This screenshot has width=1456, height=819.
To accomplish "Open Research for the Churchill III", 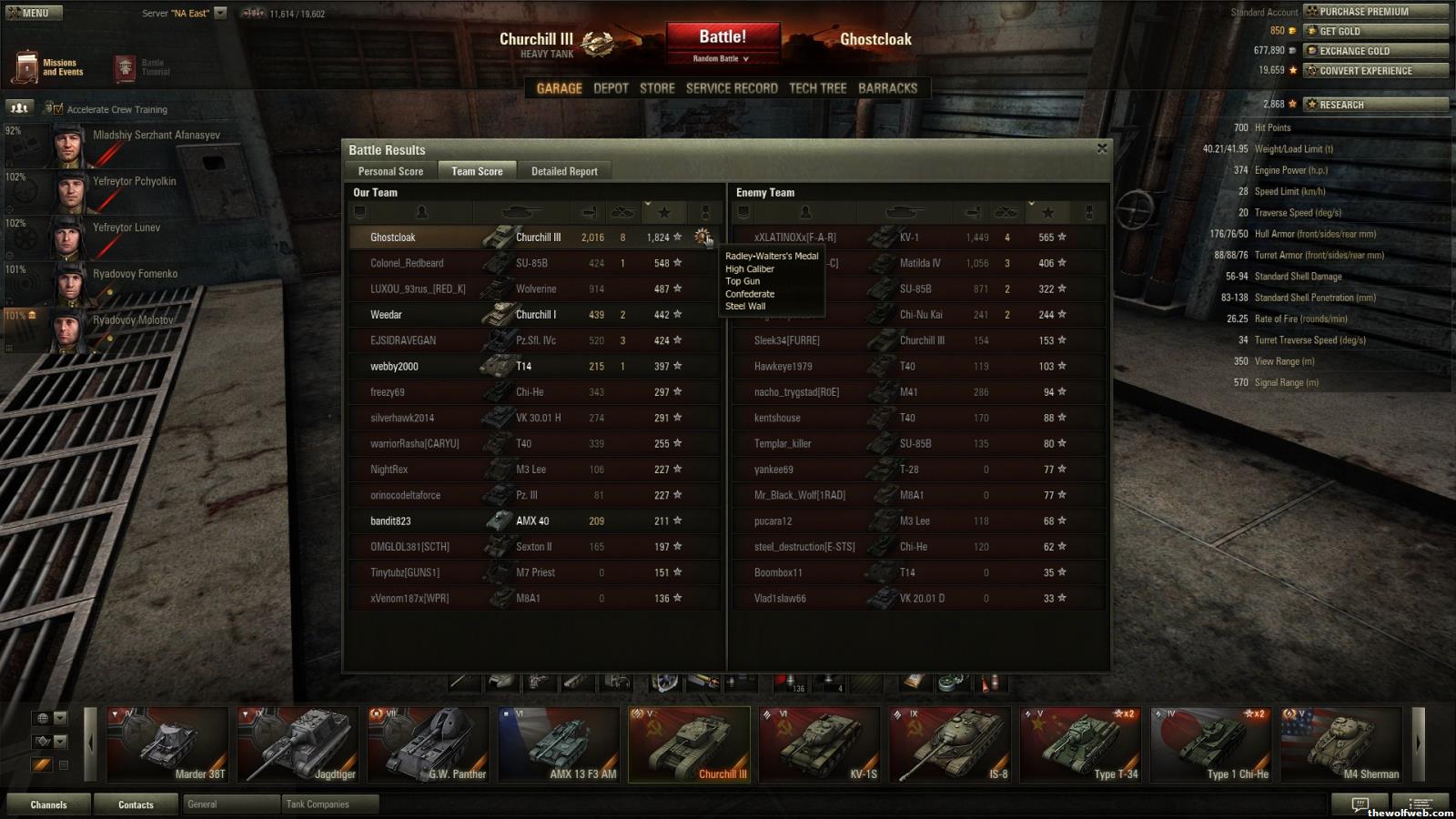I will click(x=1374, y=105).
